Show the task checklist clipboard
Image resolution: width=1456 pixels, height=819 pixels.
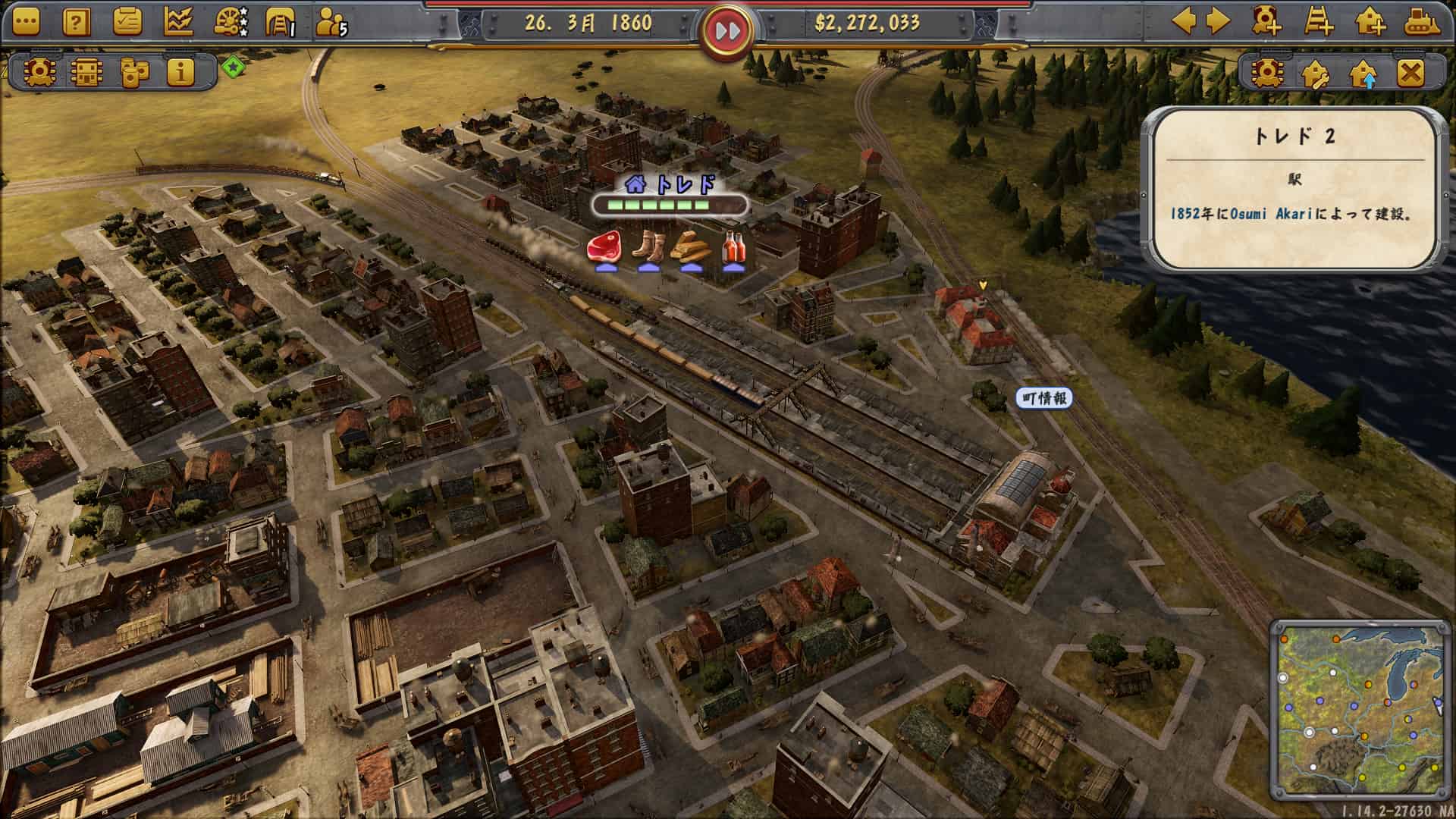pos(127,23)
